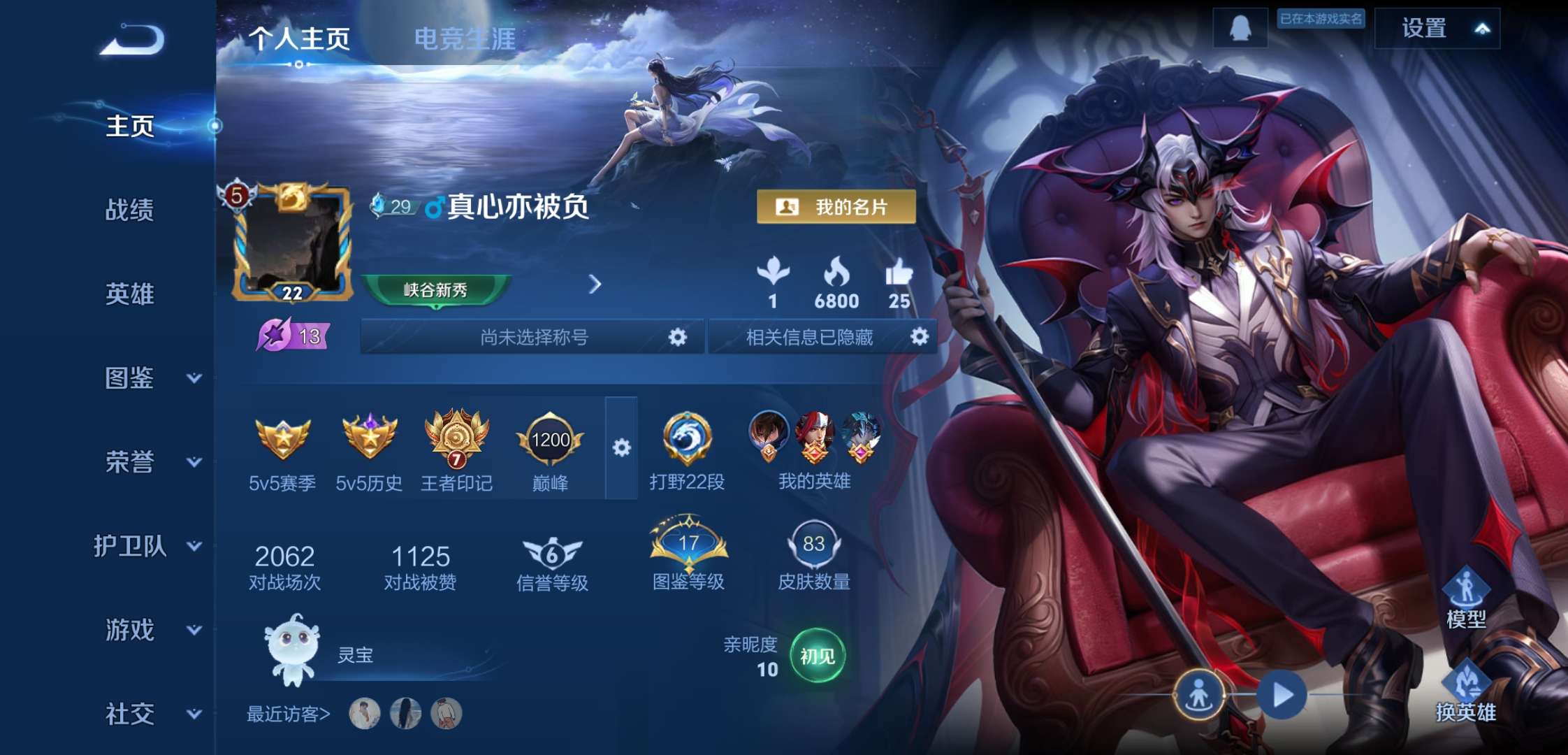Toggle visibility gear next to 相关信息已隐藏

[920, 337]
